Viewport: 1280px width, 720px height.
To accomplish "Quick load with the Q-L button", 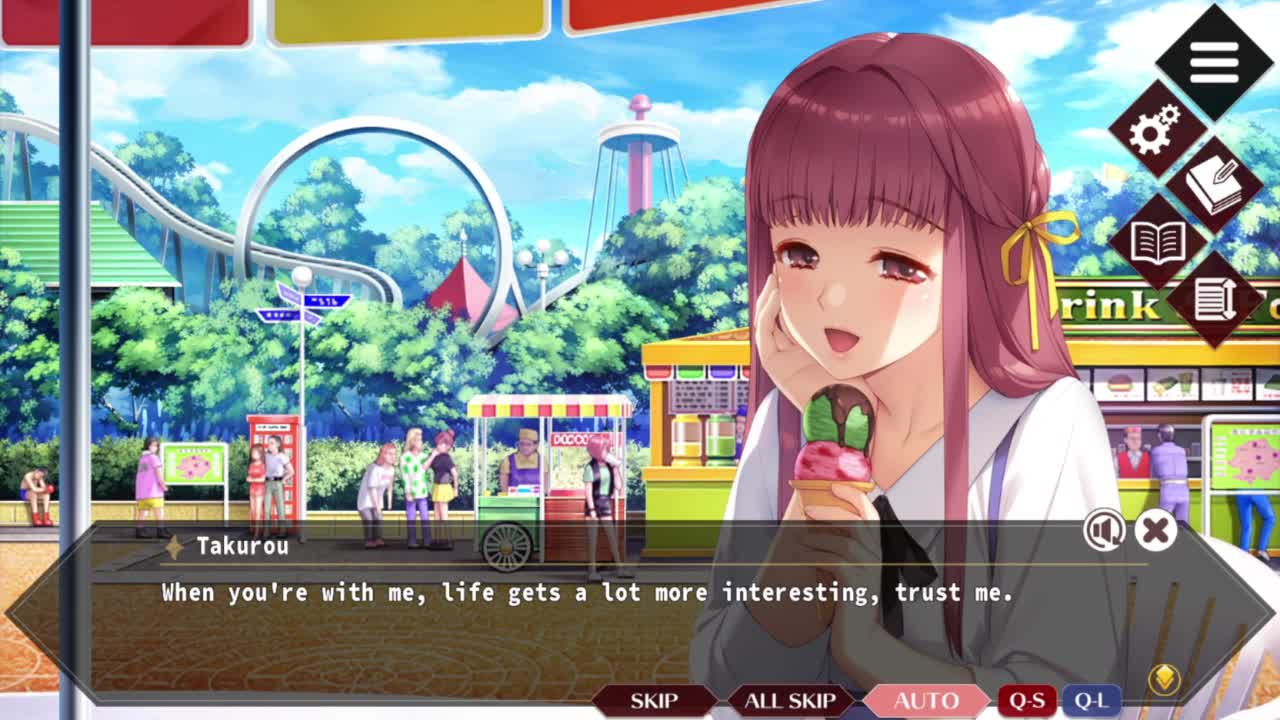I will [1090, 700].
